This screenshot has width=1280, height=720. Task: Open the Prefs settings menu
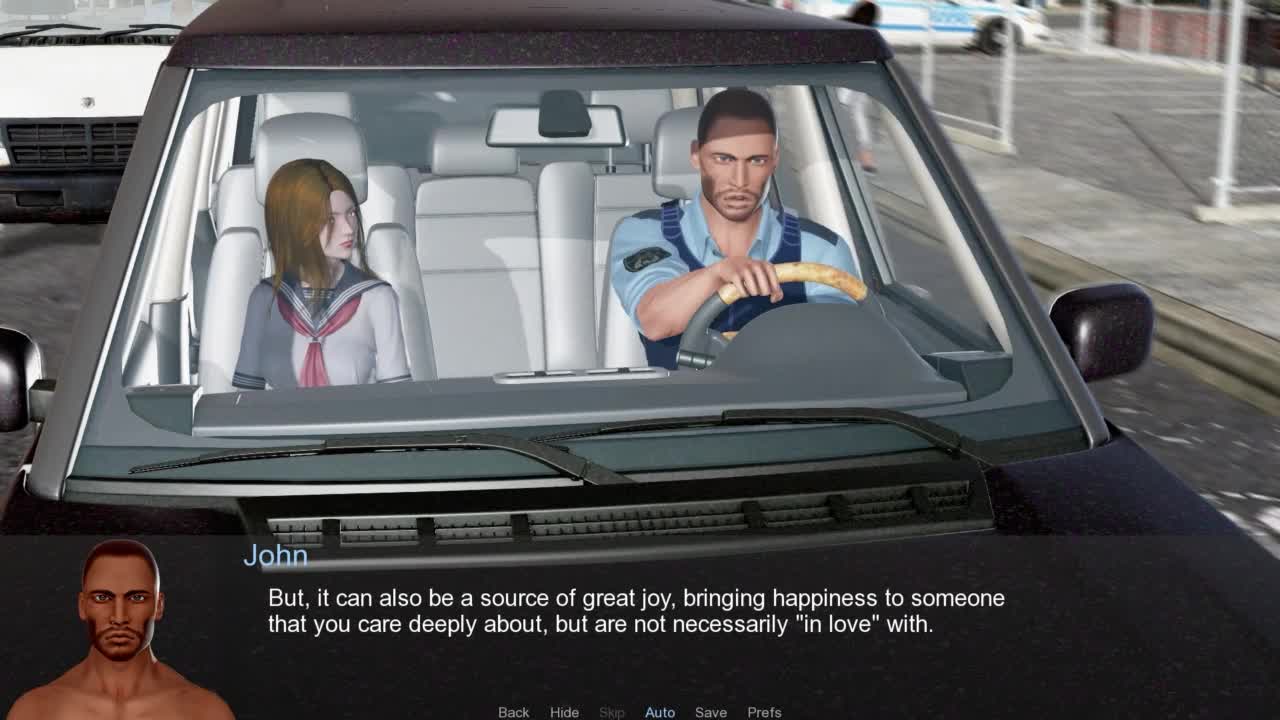coord(764,712)
